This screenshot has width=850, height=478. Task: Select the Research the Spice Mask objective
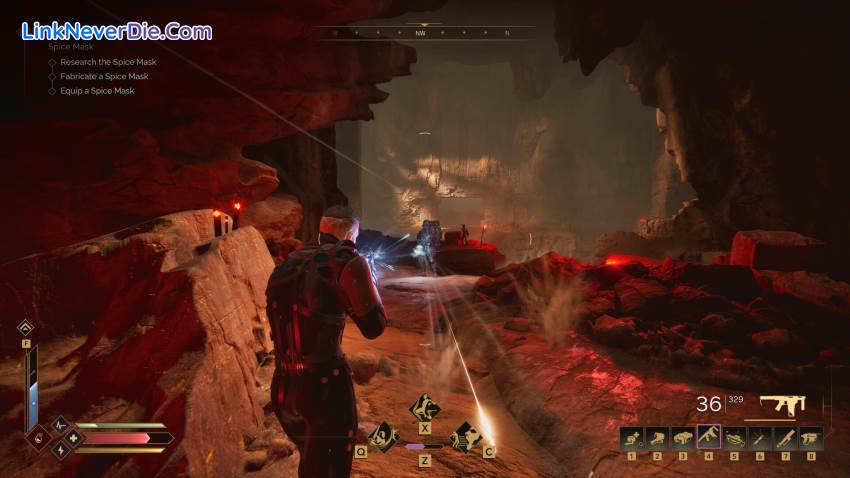(107, 62)
